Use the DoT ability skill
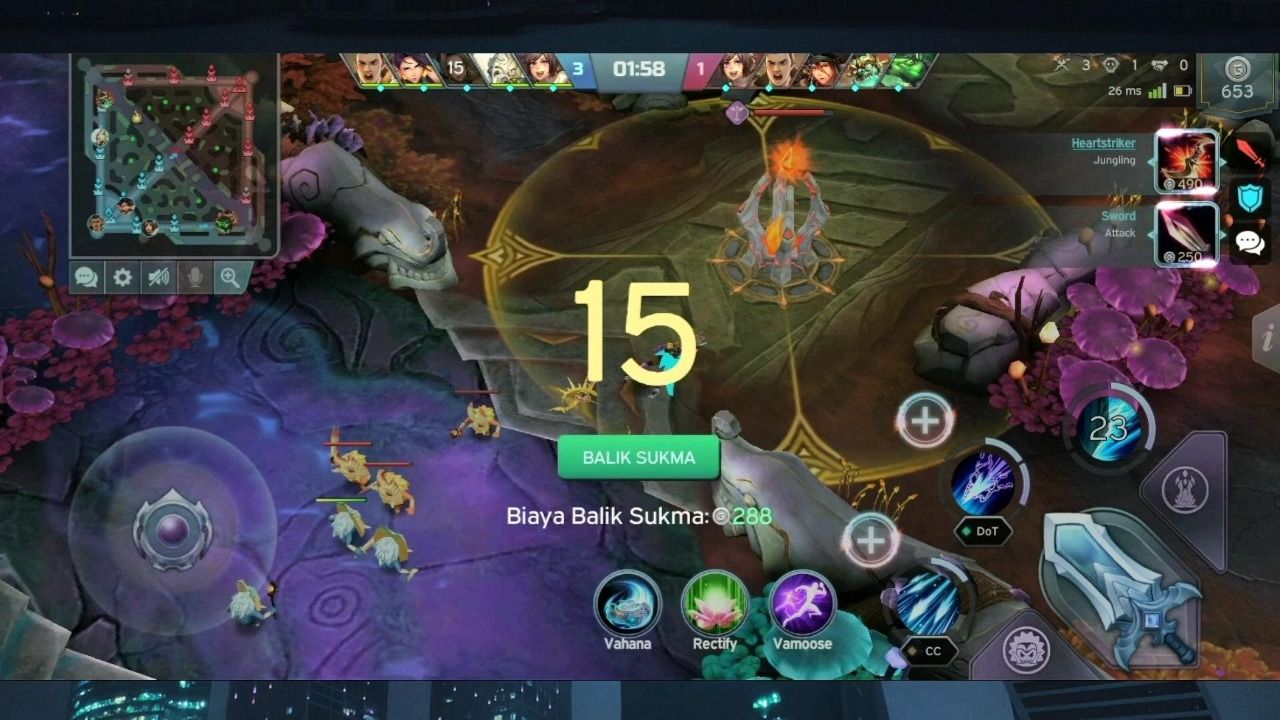 coord(985,482)
